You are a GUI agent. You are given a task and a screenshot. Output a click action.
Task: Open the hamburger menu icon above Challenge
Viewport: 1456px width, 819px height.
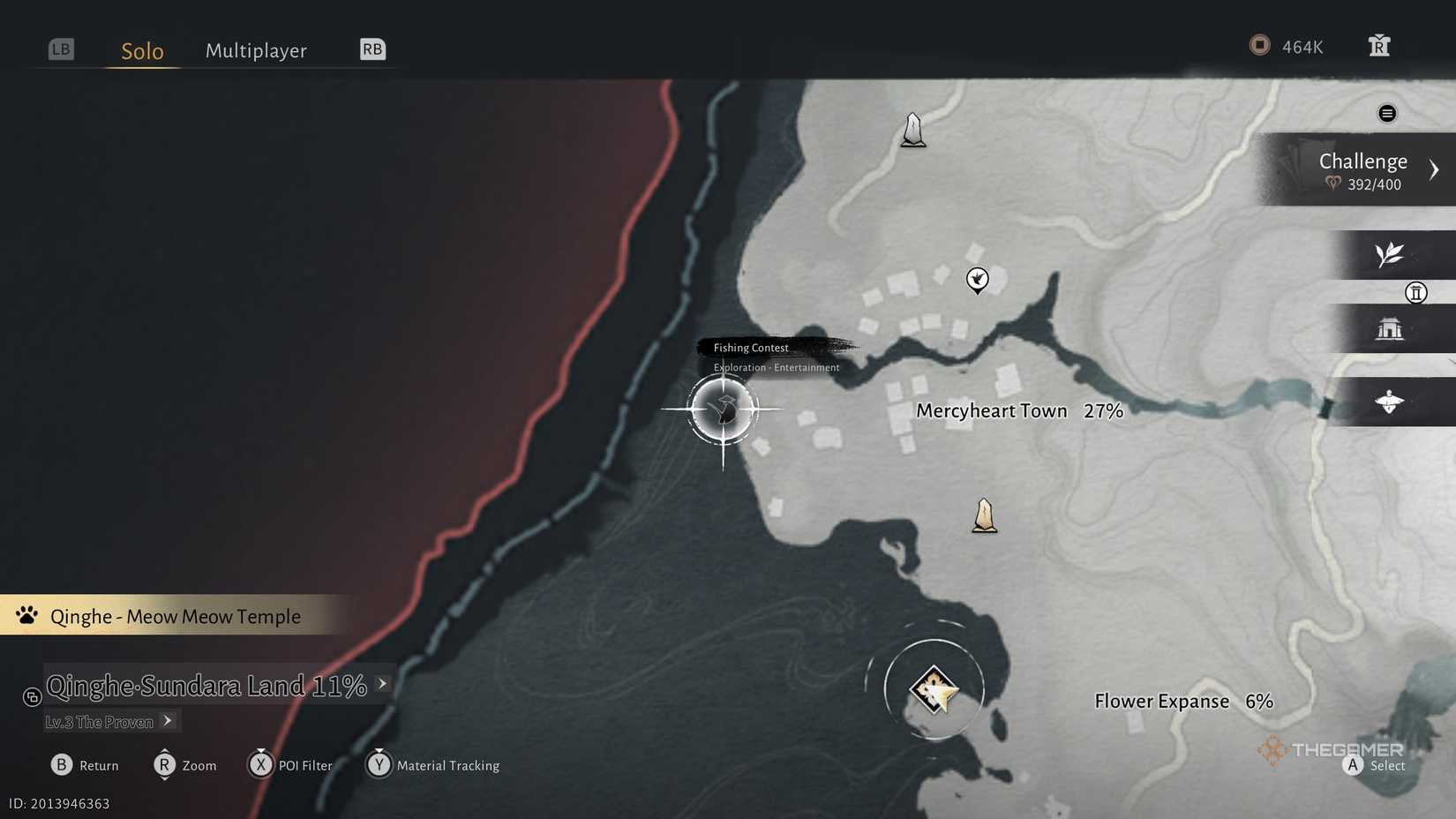[1387, 113]
